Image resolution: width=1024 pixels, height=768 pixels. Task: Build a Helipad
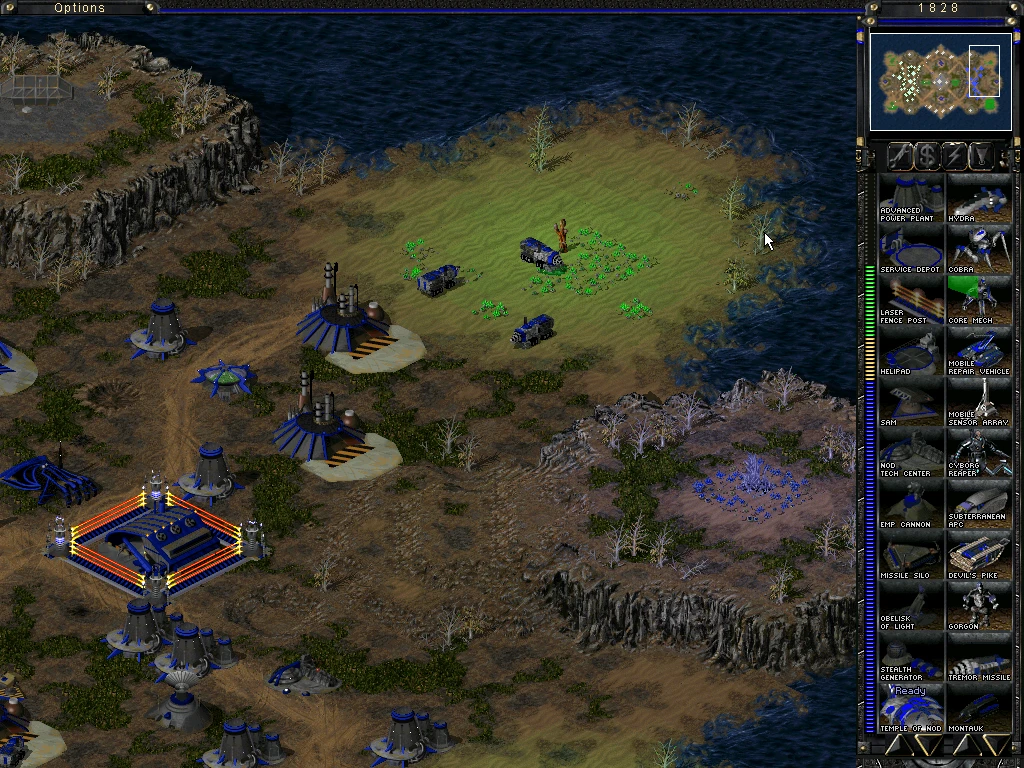click(x=911, y=352)
